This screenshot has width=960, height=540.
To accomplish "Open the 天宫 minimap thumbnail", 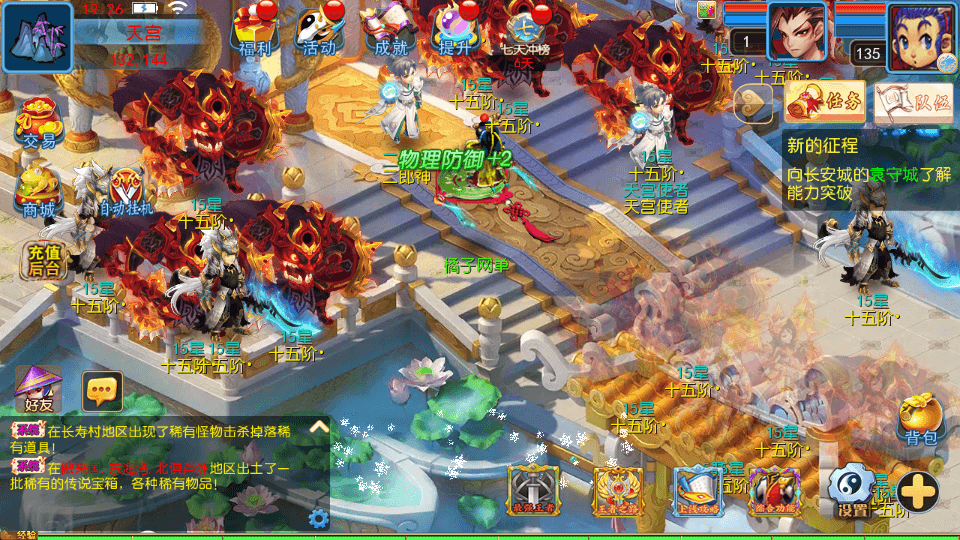I will click(36, 37).
